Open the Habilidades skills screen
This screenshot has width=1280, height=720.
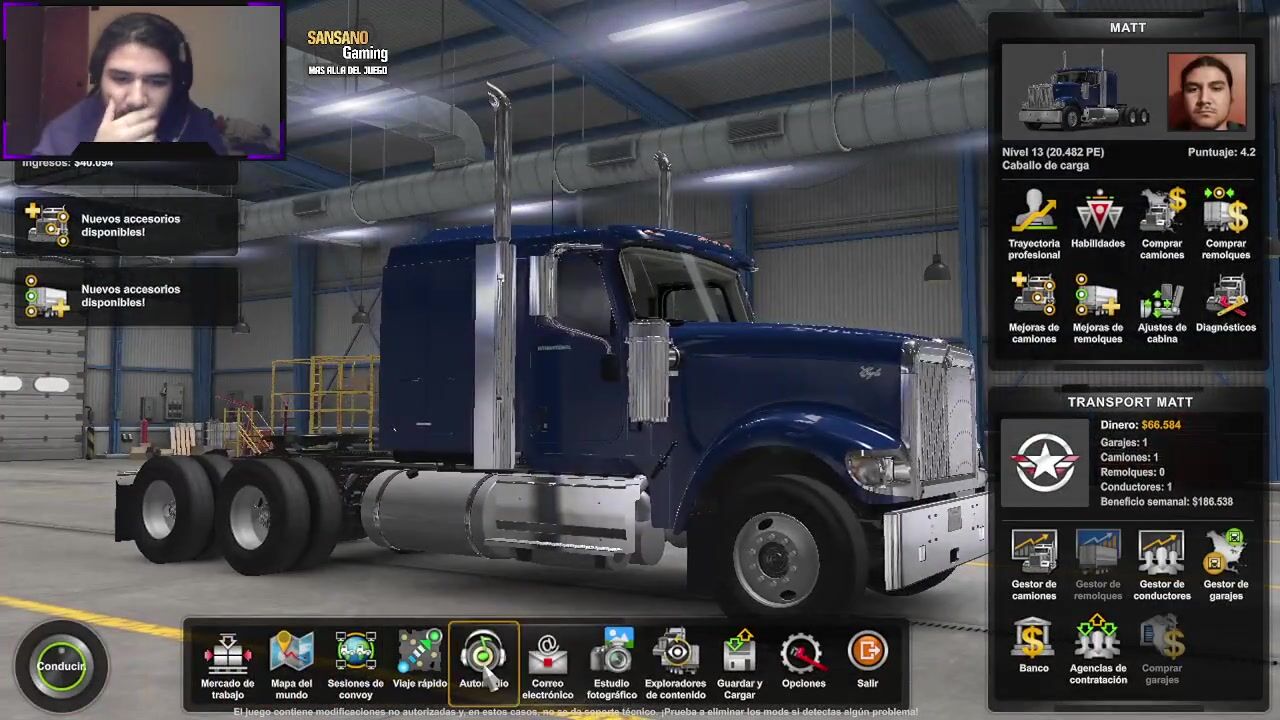coord(1098,220)
